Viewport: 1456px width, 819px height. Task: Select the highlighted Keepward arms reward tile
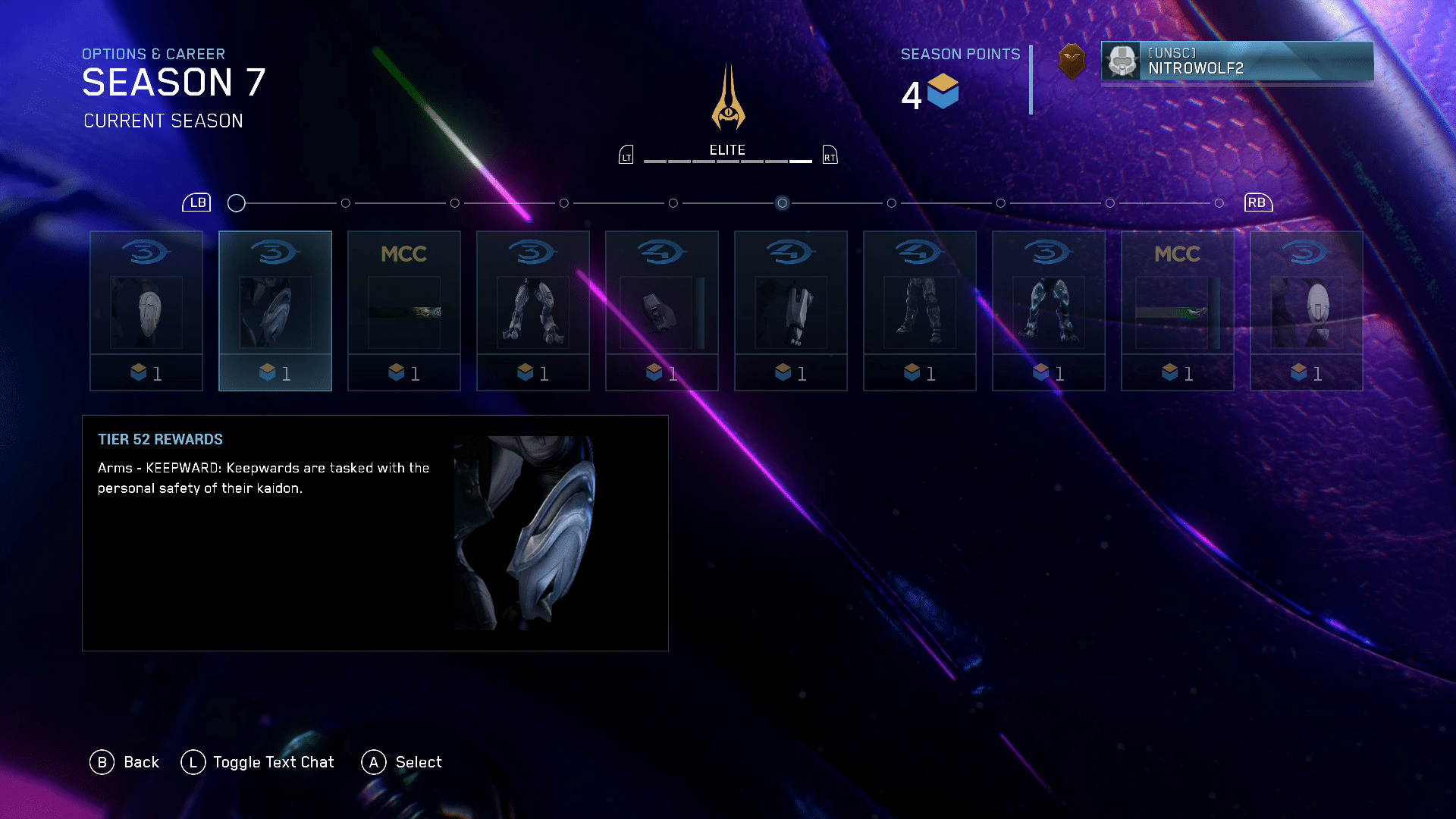pos(275,311)
